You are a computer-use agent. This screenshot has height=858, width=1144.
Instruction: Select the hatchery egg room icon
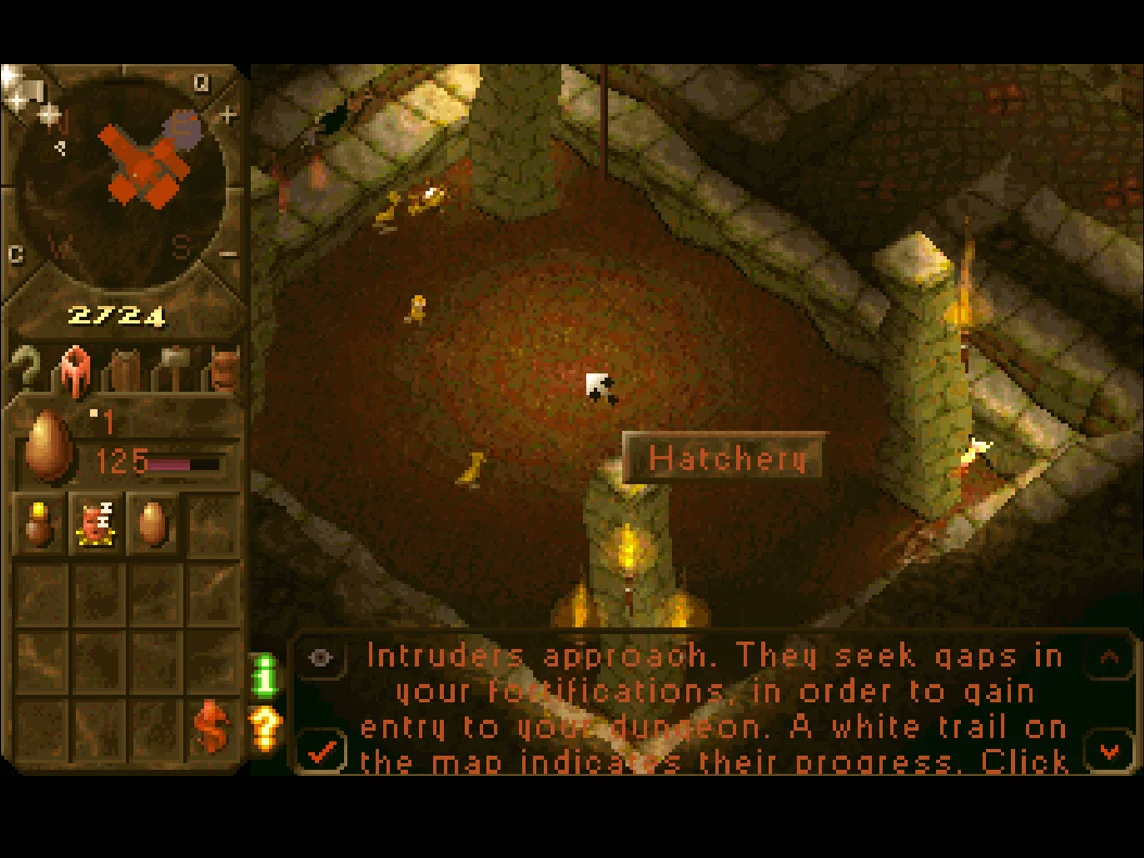pos(152,523)
